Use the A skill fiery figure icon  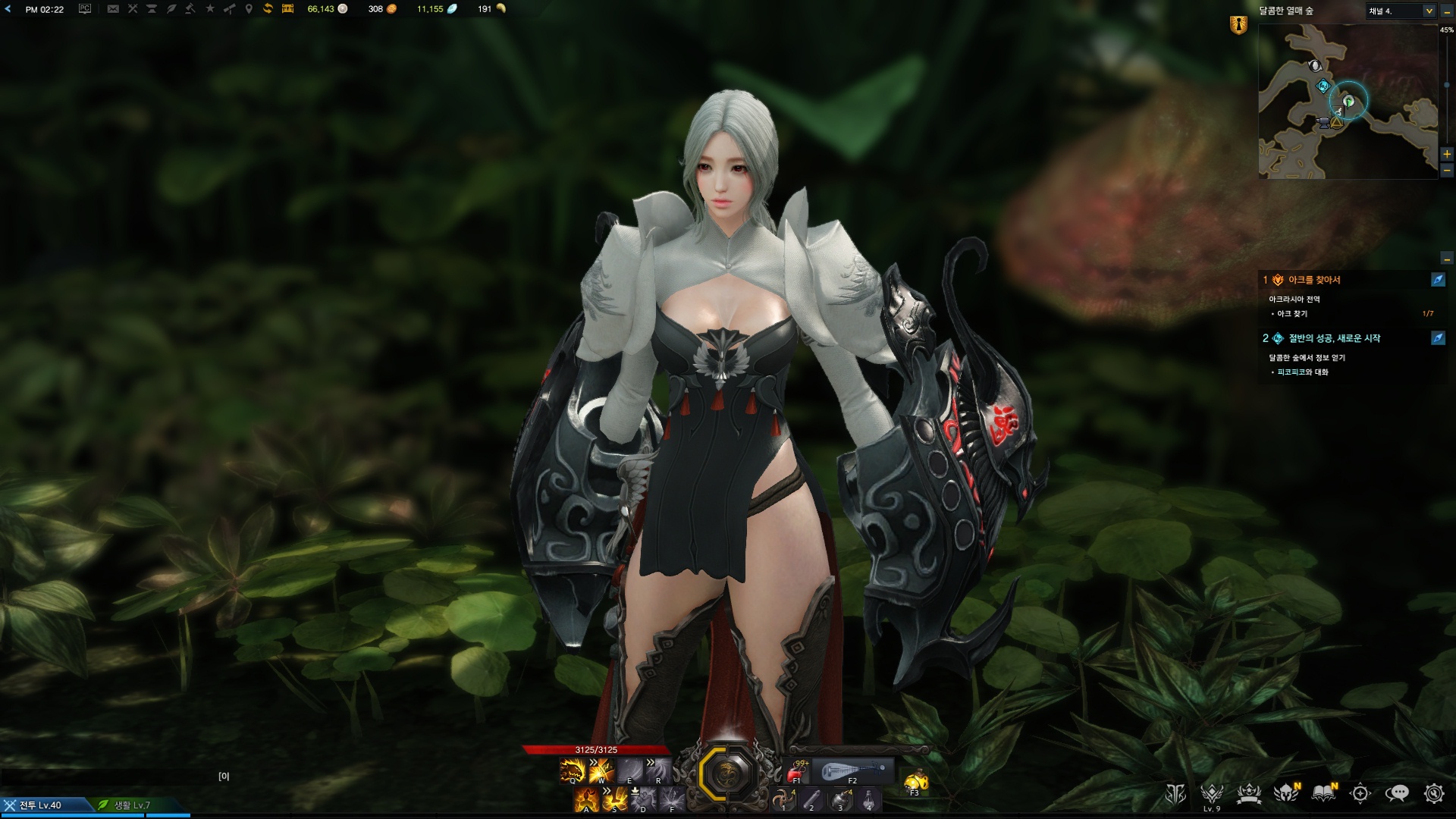[586, 799]
